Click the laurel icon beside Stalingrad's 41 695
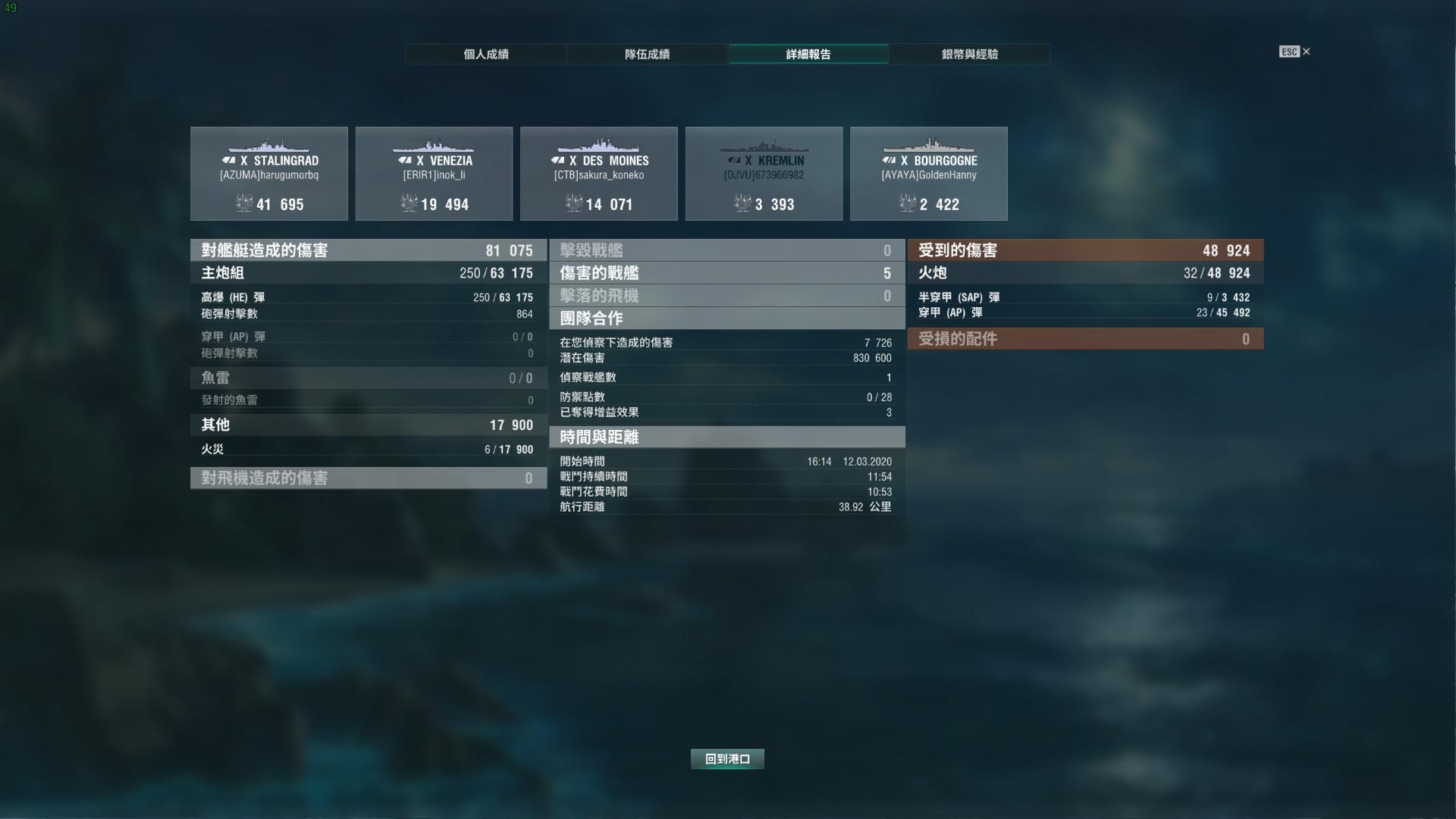The image size is (1456, 819). (x=243, y=204)
